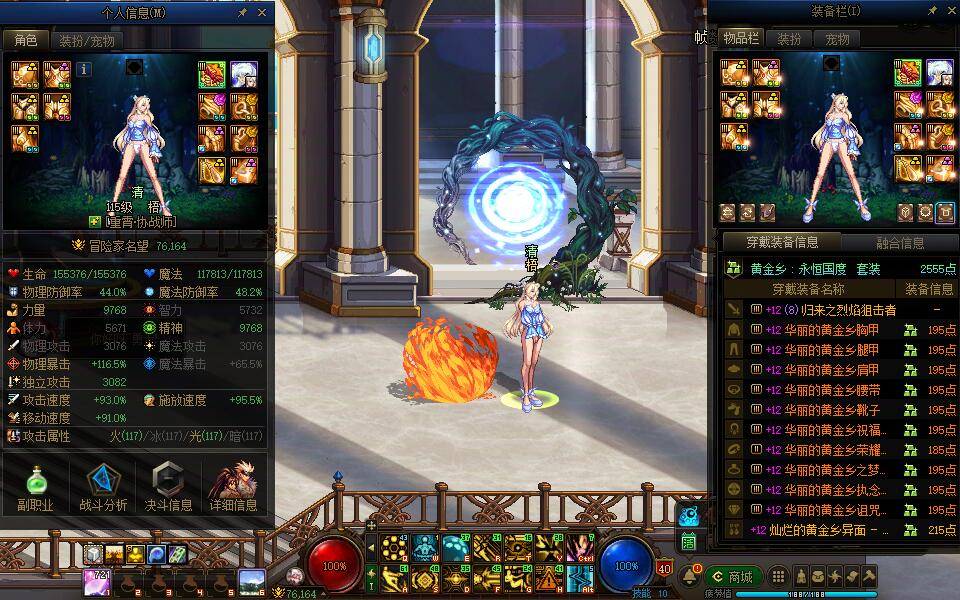Click the red crab weapon slot in 装备栏

click(x=909, y=73)
